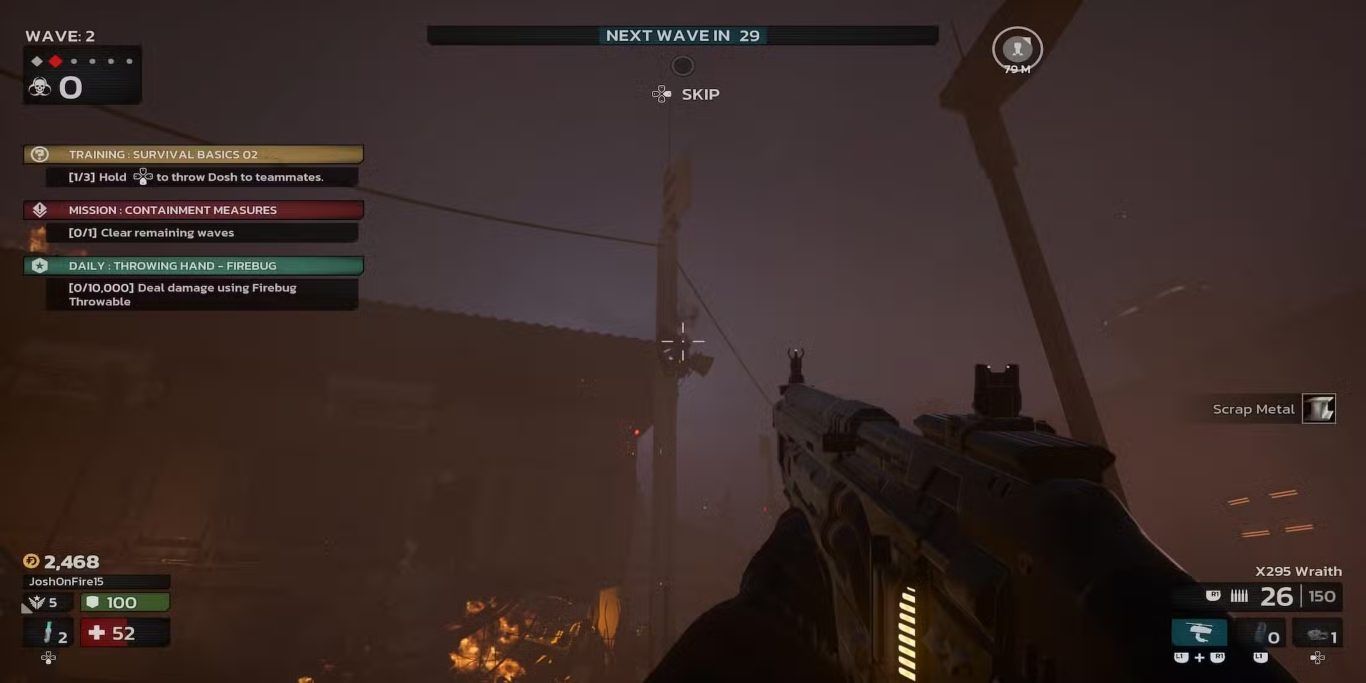Choose the tool slot showing 1
The image size is (1366, 683).
click(x=1317, y=634)
